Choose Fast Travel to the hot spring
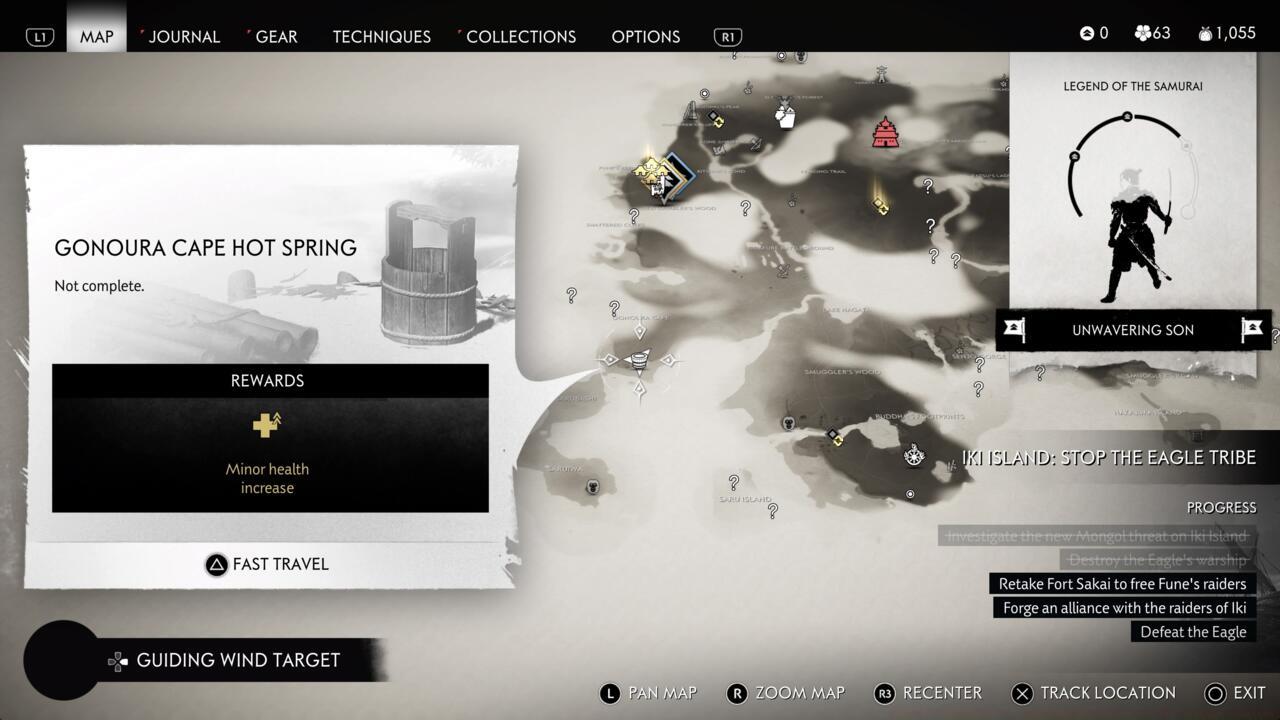The height and width of the screenshot is (720, 1280). (x=267, y=564)
